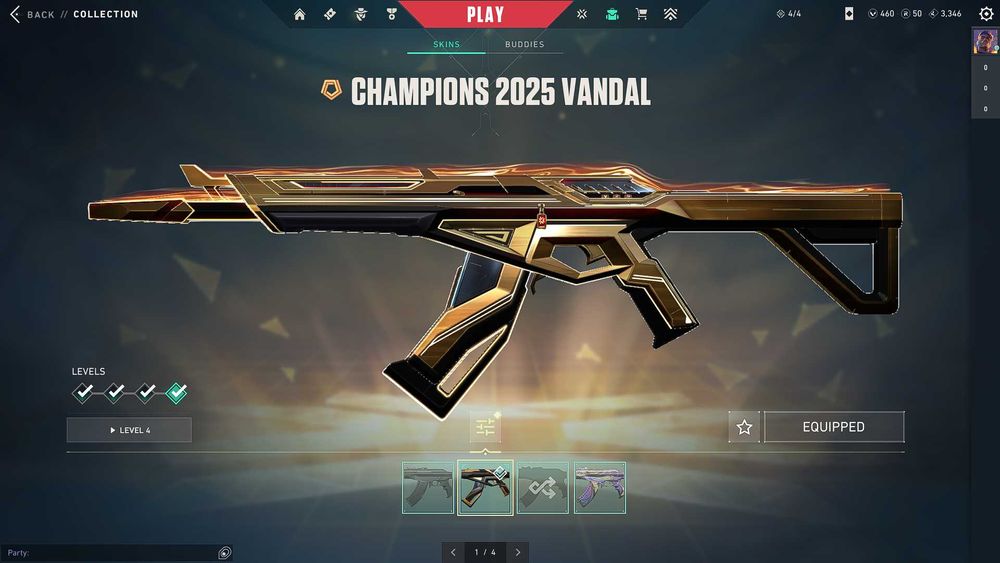This screenshot has height=563, width=1000.
Task: Open the agents icon with the hat
Action: pos(360,14)
